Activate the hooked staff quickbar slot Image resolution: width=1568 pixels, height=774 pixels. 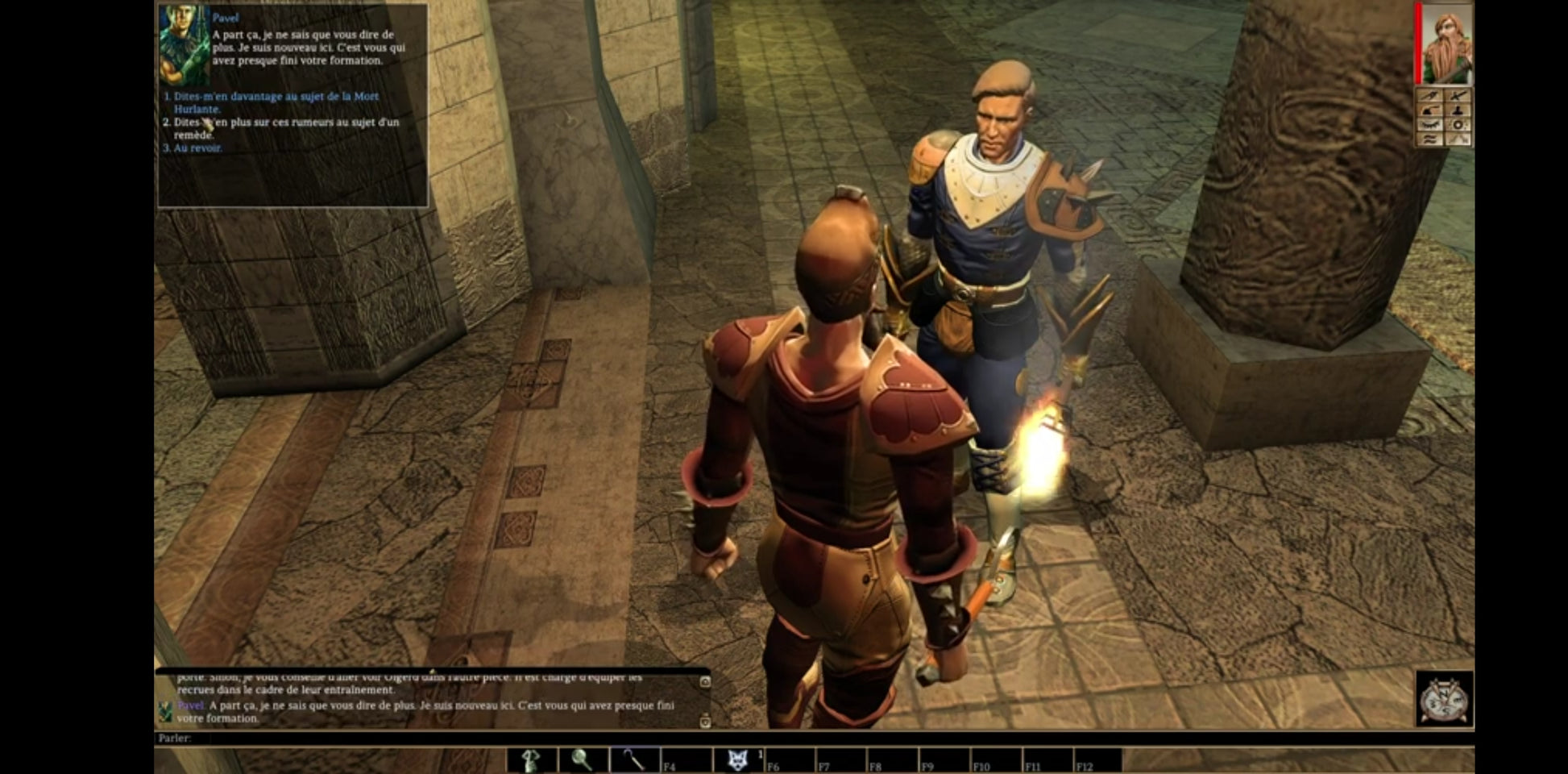(x=634, y=760)
